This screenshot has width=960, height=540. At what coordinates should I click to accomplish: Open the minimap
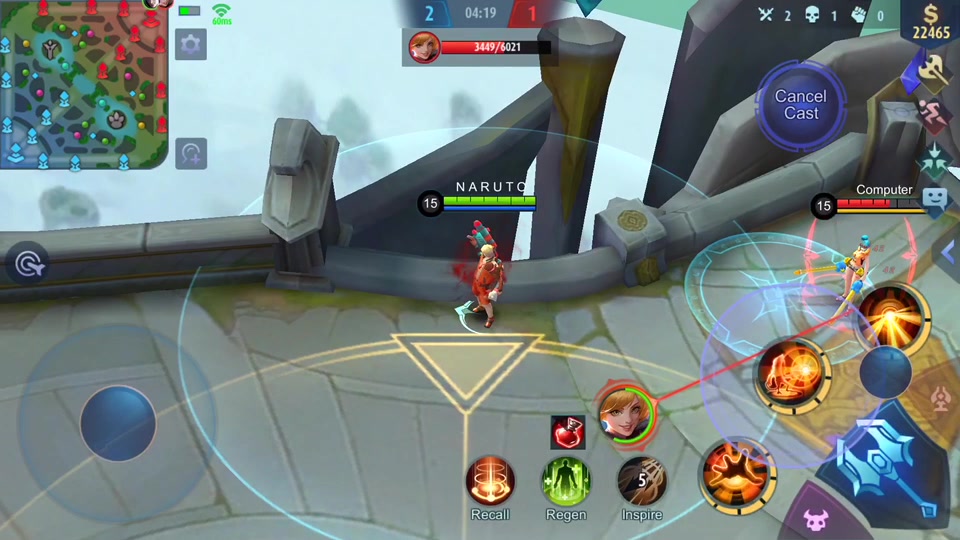[83, 84]
